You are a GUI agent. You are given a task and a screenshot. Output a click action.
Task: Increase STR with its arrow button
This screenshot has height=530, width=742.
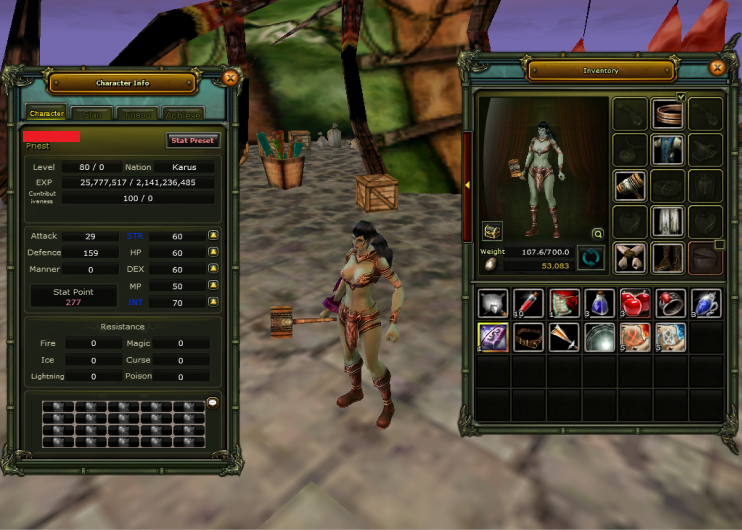tap(213, 236)
